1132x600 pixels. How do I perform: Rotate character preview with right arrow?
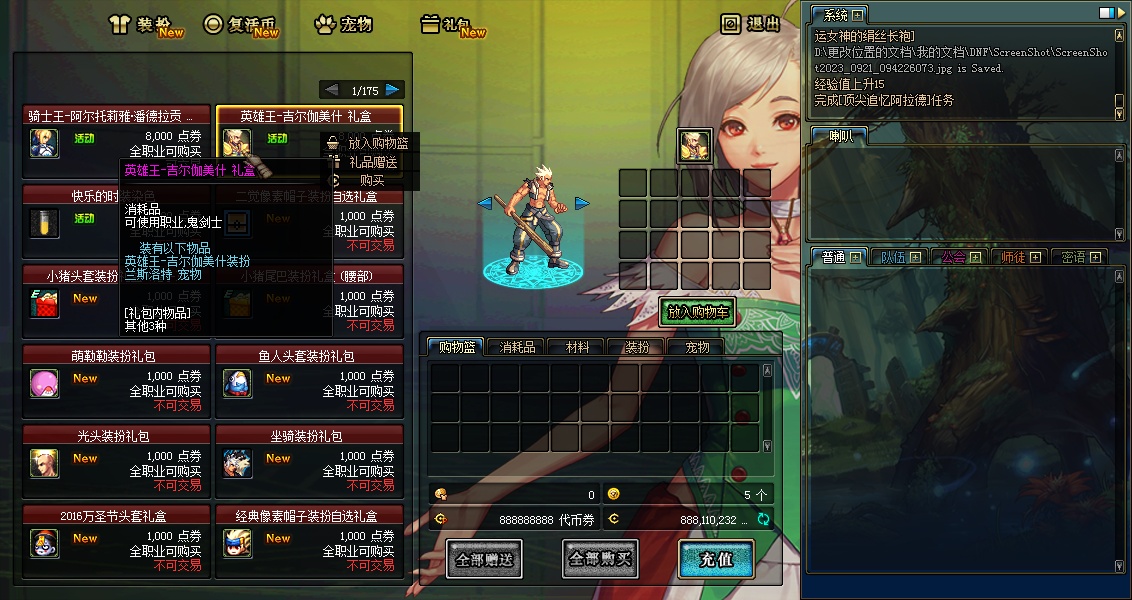tap(582, 204)
